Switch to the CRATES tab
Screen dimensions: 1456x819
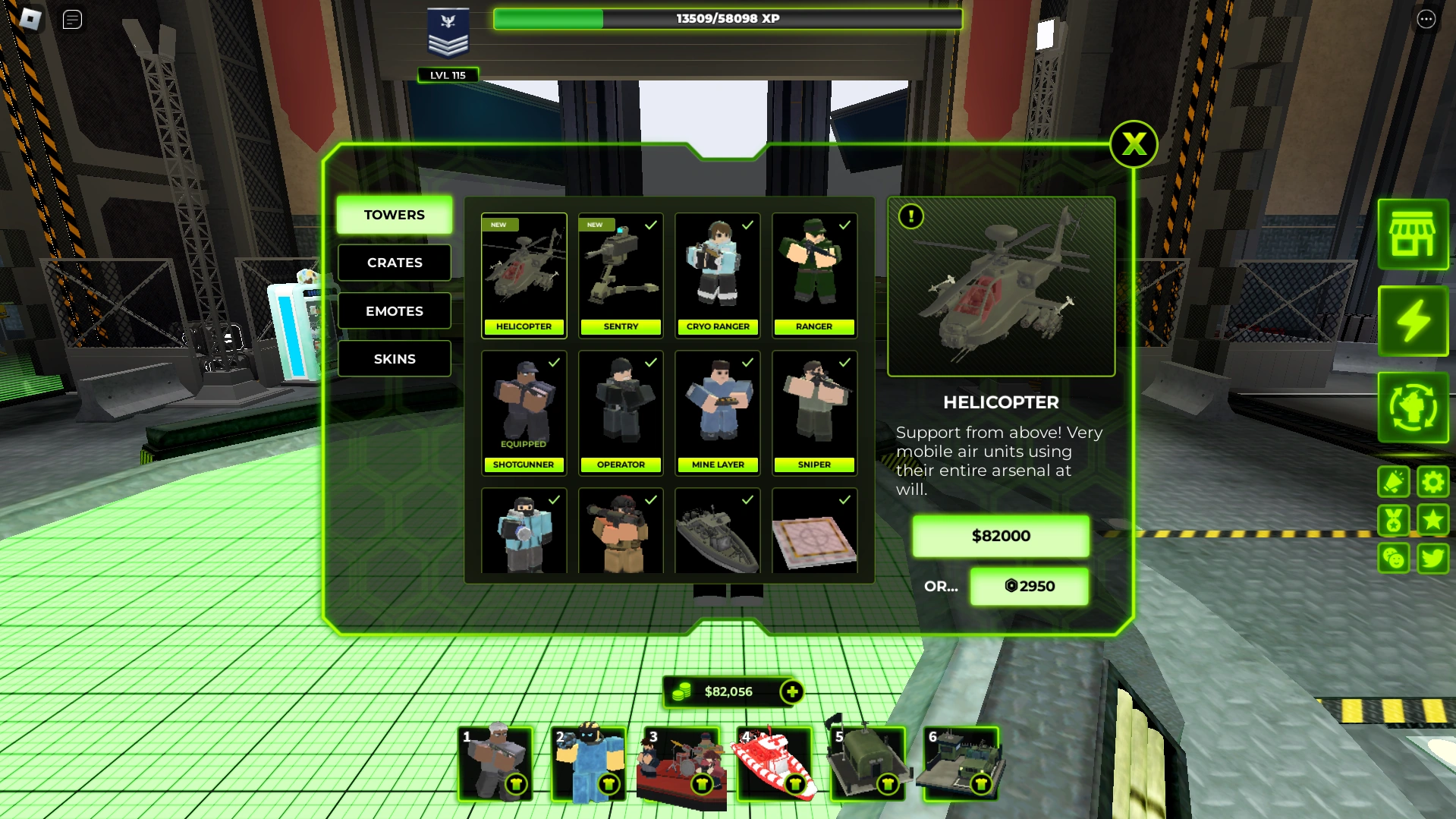(394, 263)
